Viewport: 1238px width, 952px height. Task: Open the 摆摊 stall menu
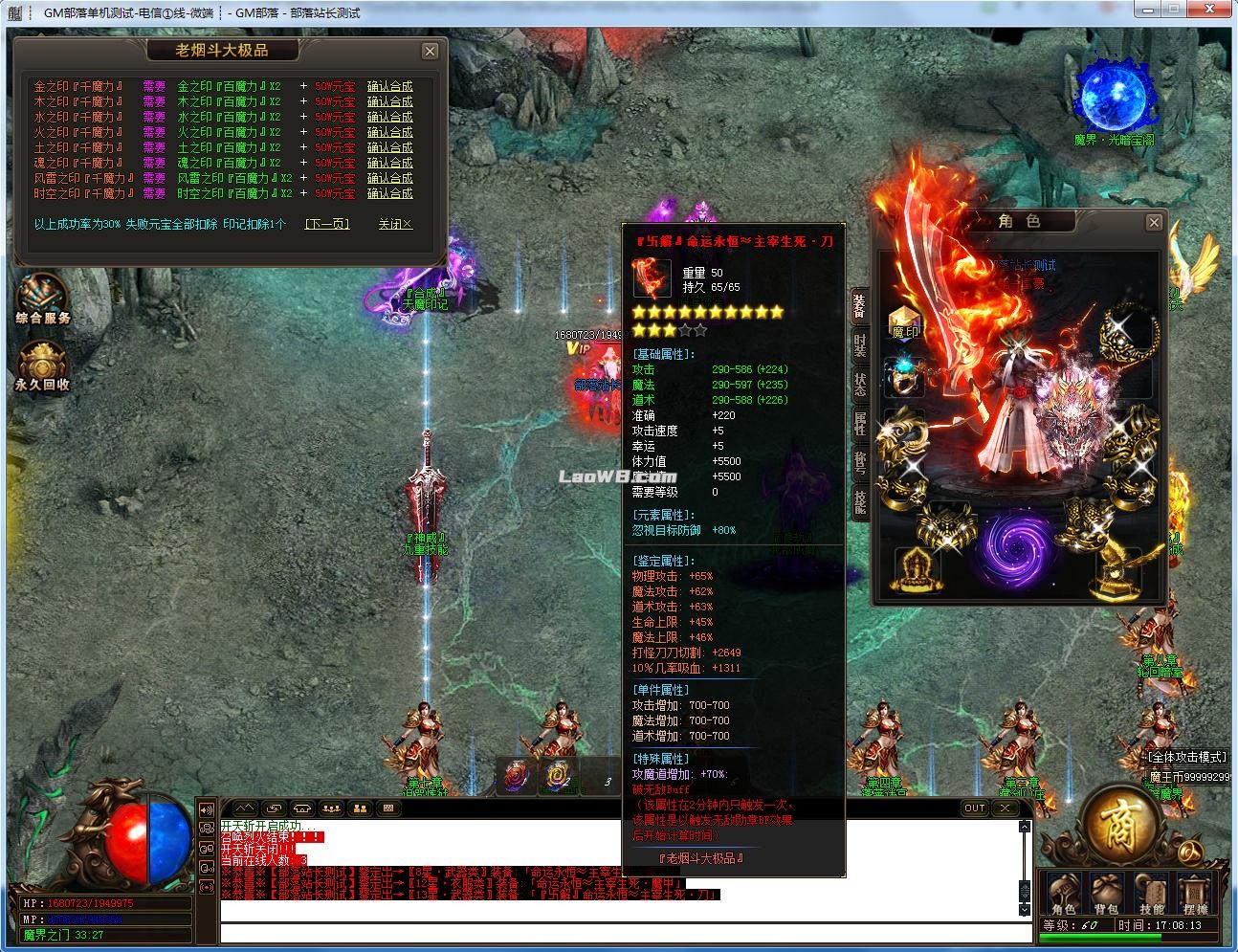coord(1195,895)
